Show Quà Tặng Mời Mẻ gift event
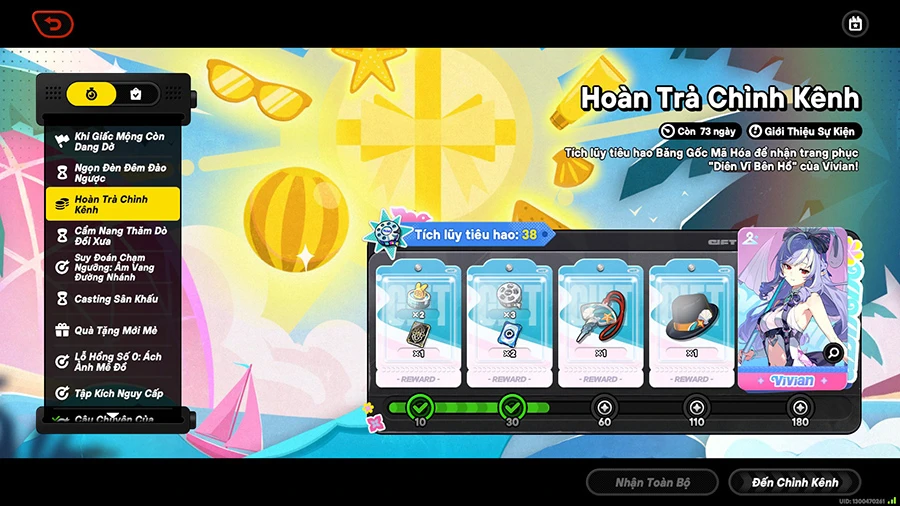 pyautogui.click(x=112, y=330)
